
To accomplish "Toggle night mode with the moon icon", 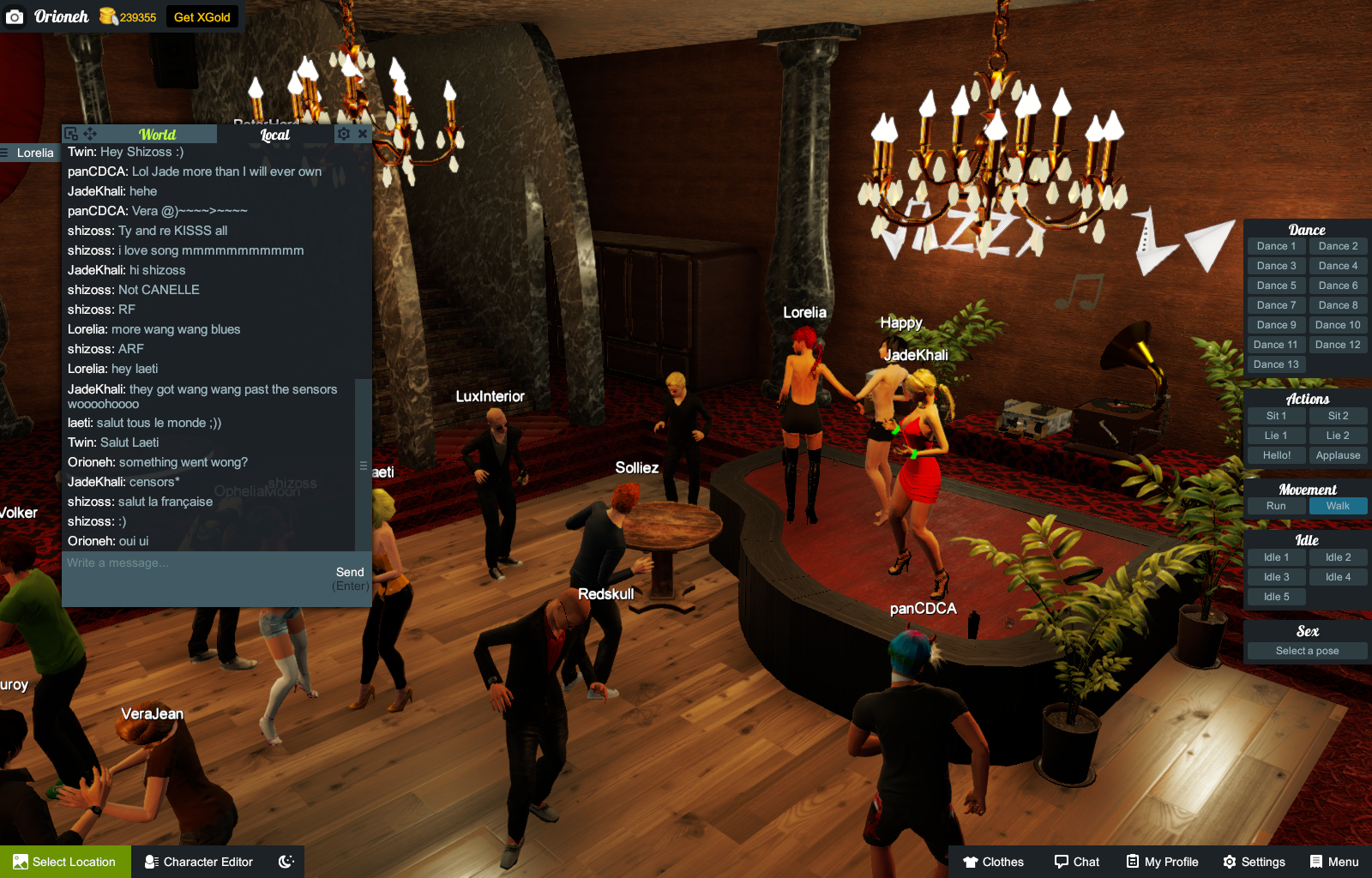I will pos(284,862).
